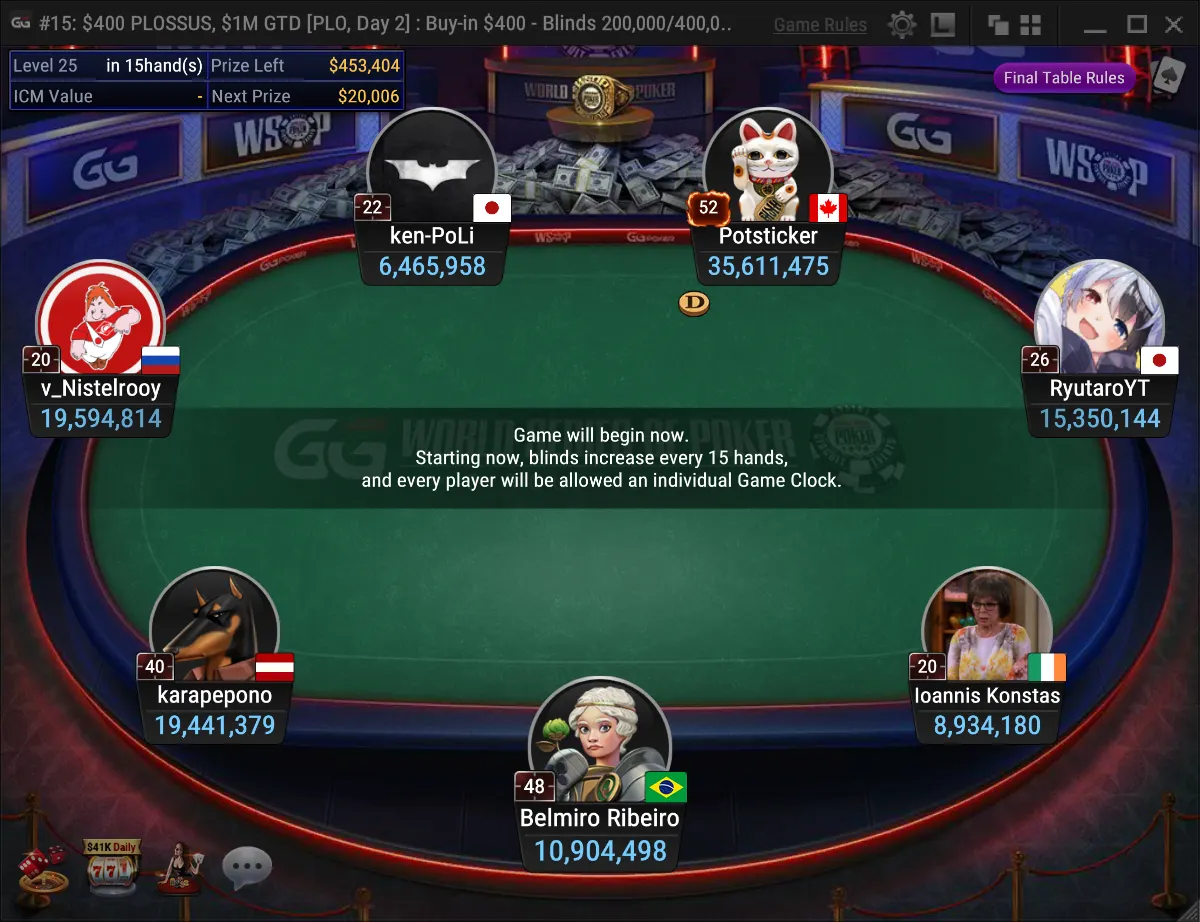
Task: Cascade tables with overlapping squares icon
Action: 997,24
